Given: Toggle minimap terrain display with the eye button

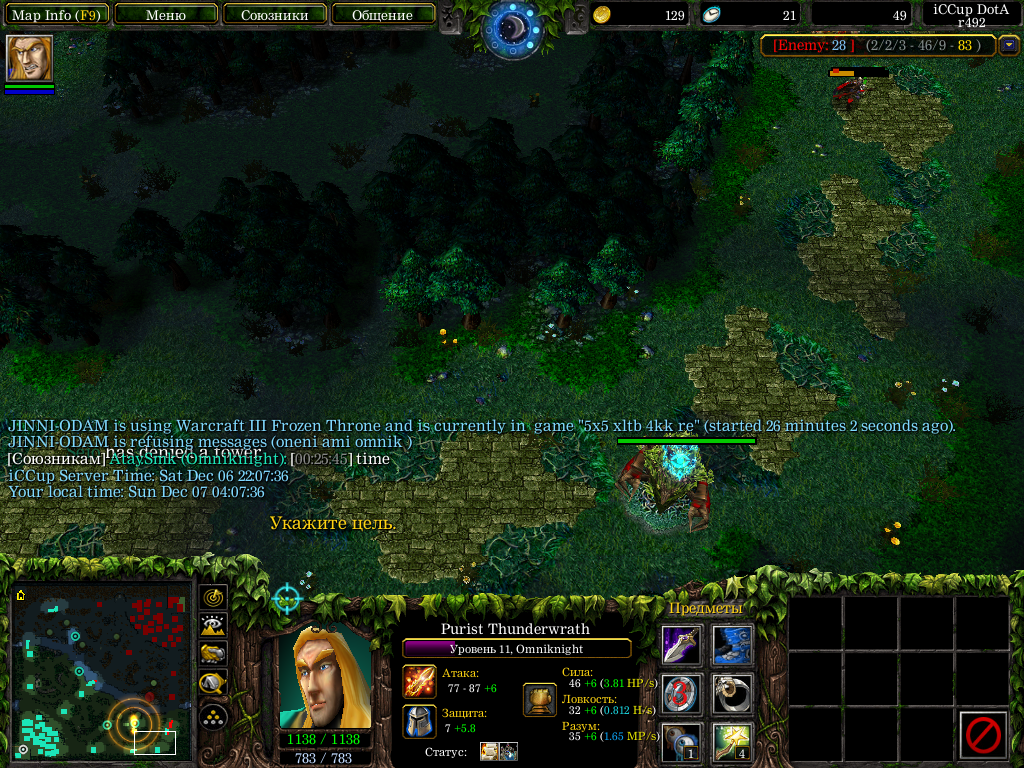Looking at the screenshot, I should (213, 626).
